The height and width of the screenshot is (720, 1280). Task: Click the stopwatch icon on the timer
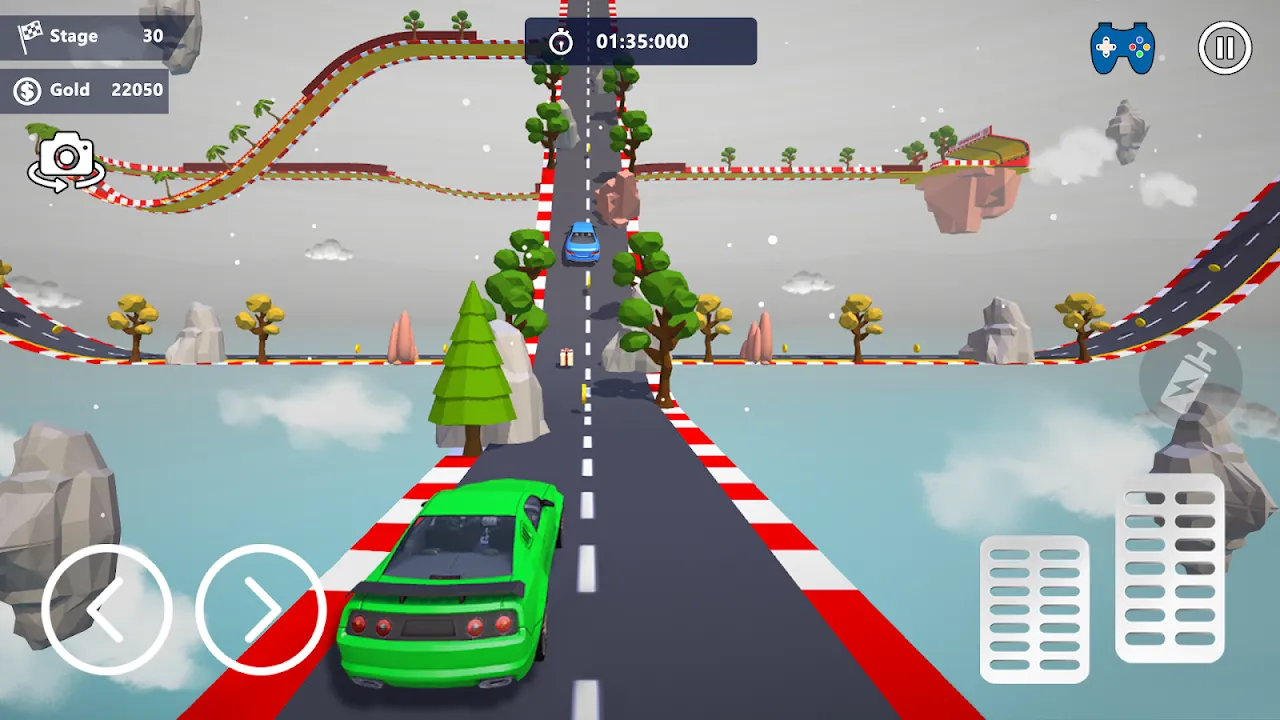click(563, 41)
